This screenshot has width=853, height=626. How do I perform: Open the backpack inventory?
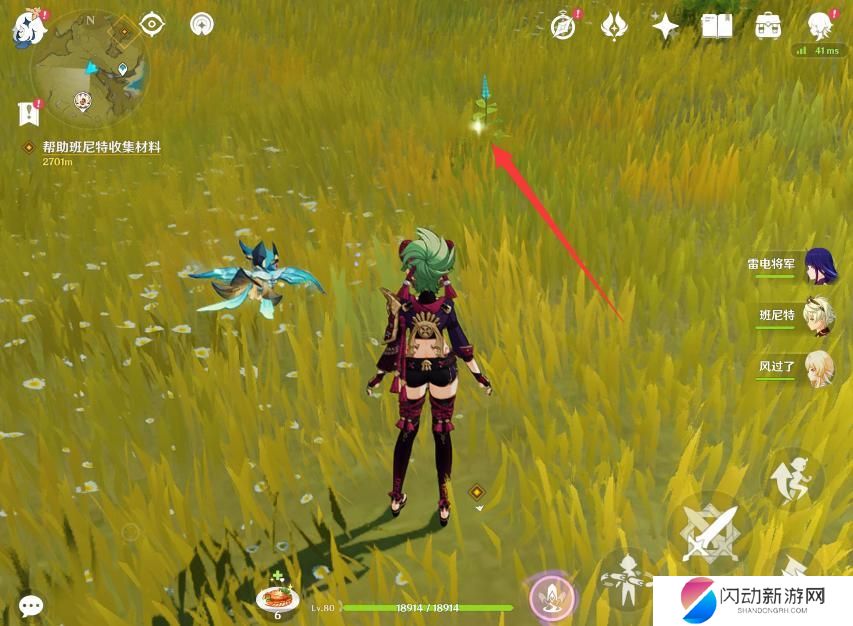point(768,26)
